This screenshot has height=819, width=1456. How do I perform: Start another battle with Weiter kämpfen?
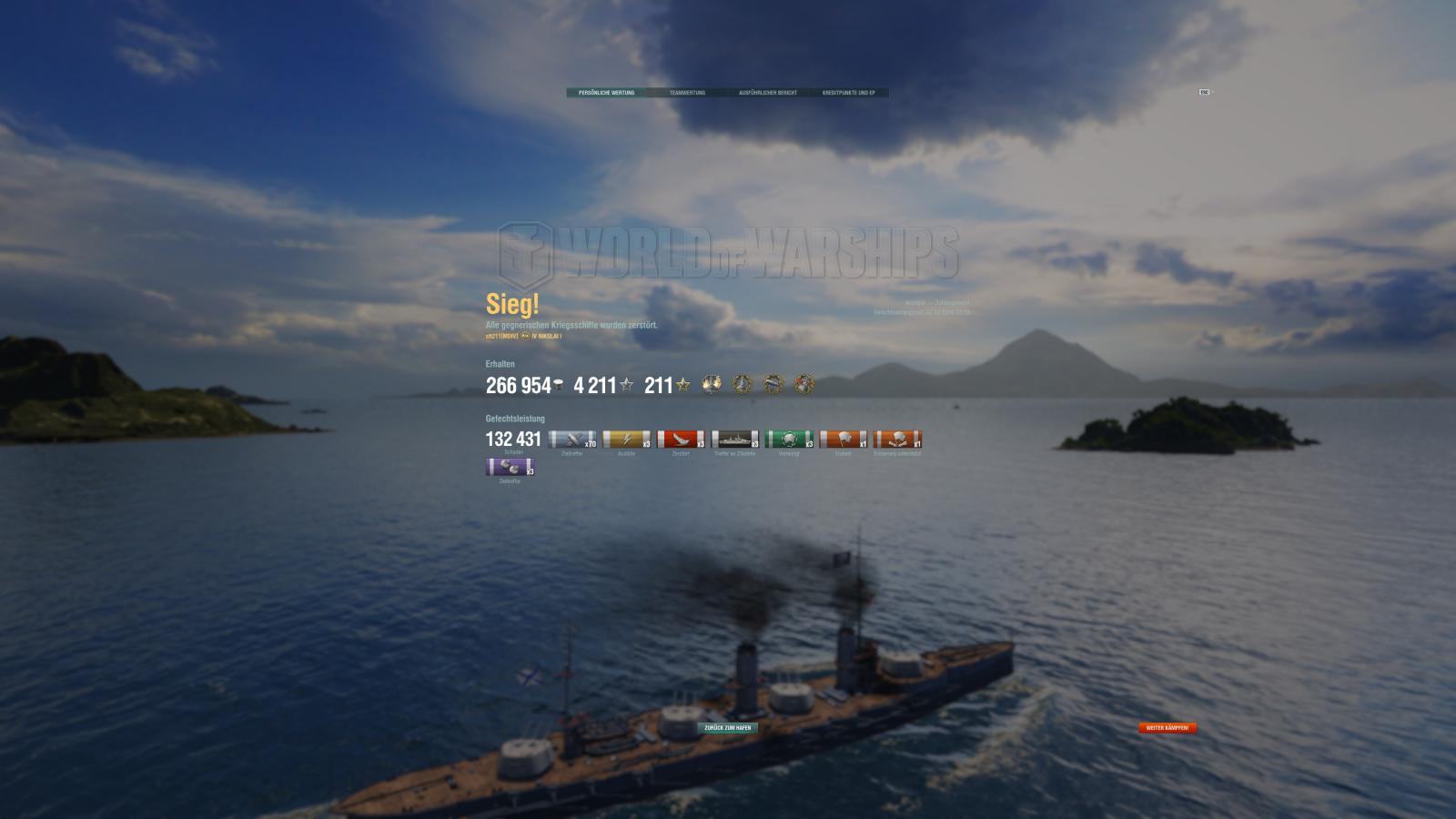[x=1168, y=728]
